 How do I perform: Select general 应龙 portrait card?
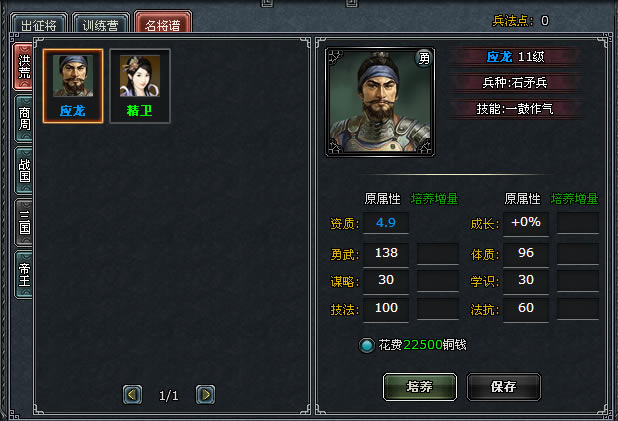click(72, 86)
